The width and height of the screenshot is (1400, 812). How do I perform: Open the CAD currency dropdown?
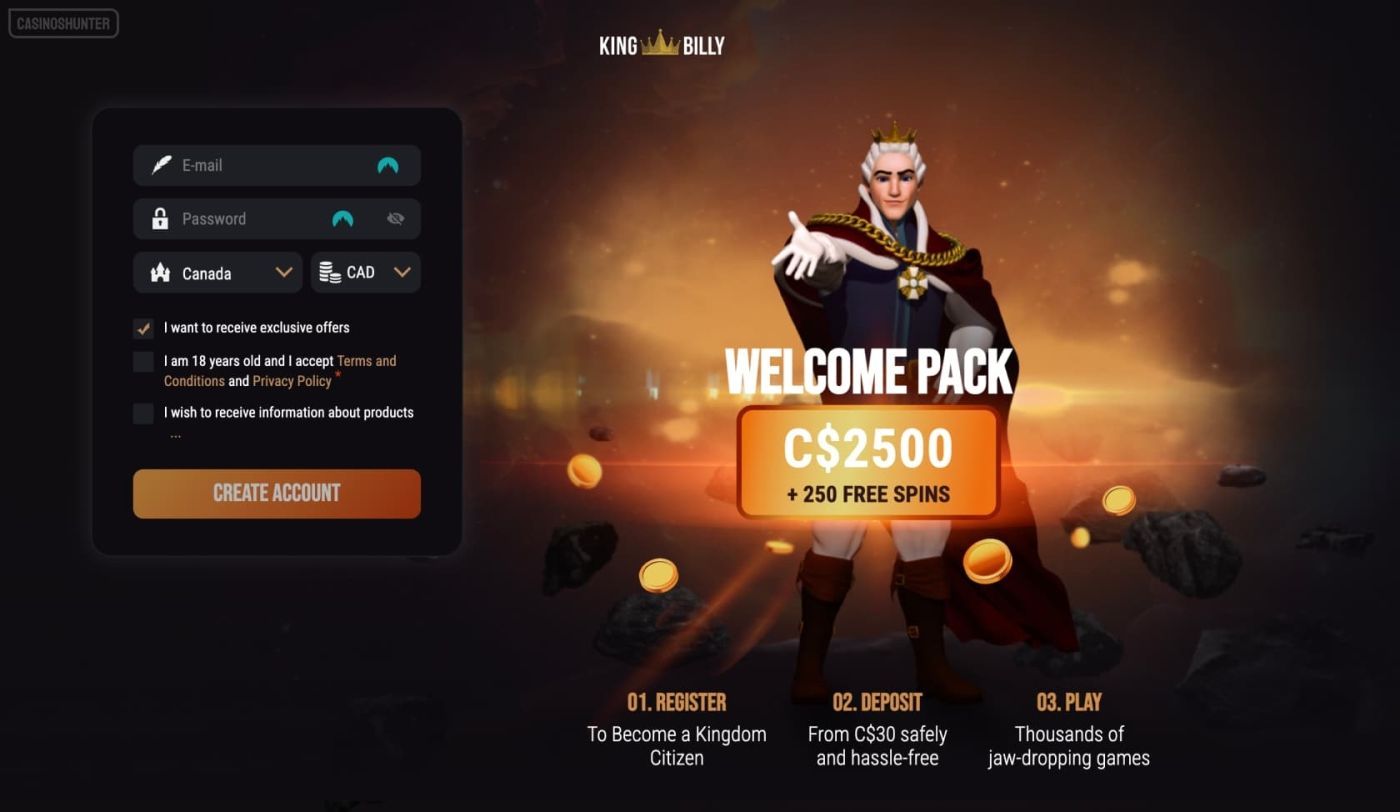click(x=365, y=273)
